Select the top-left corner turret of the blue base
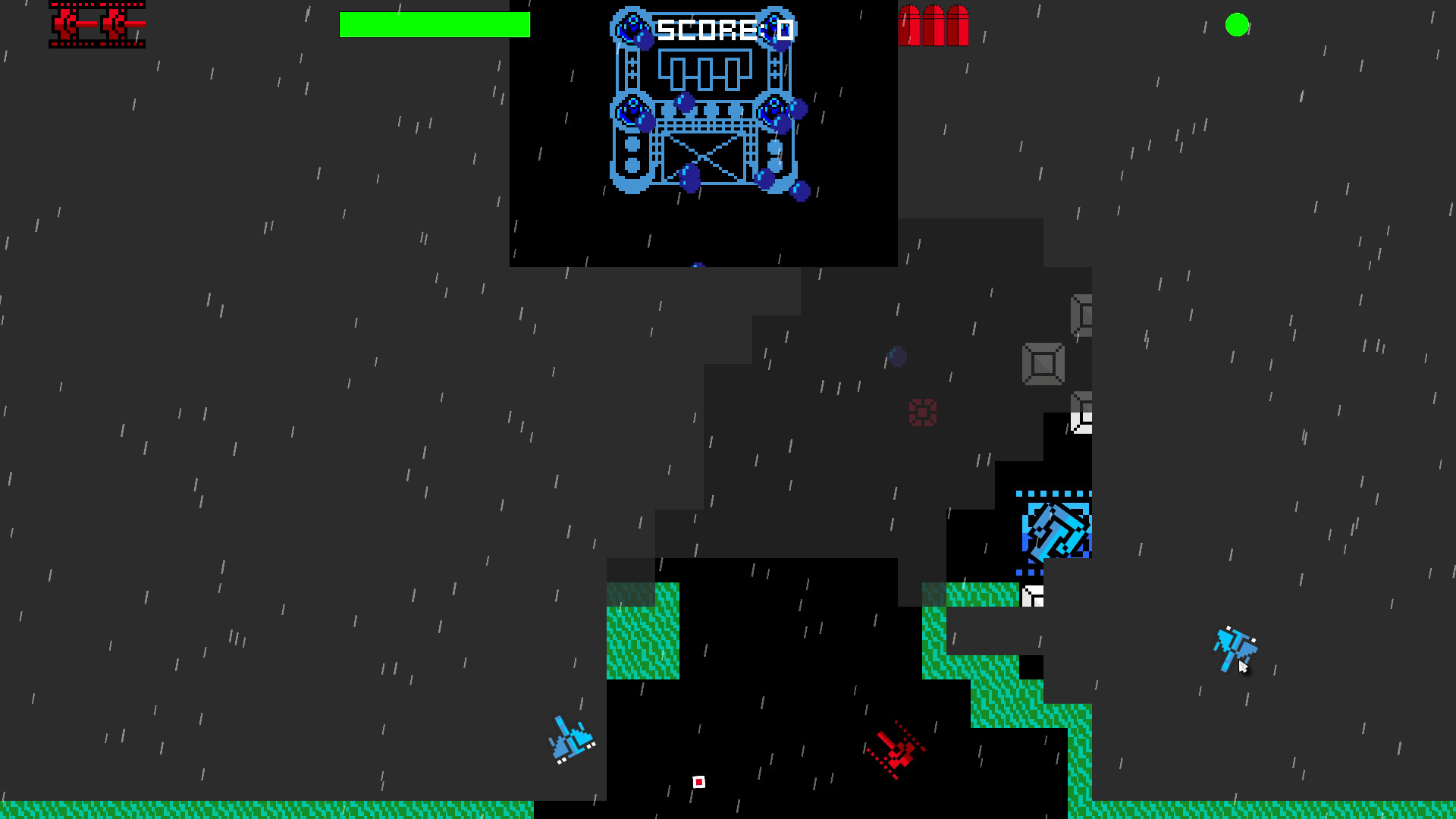The image size is (1456, 819). [x=631, y=27]
